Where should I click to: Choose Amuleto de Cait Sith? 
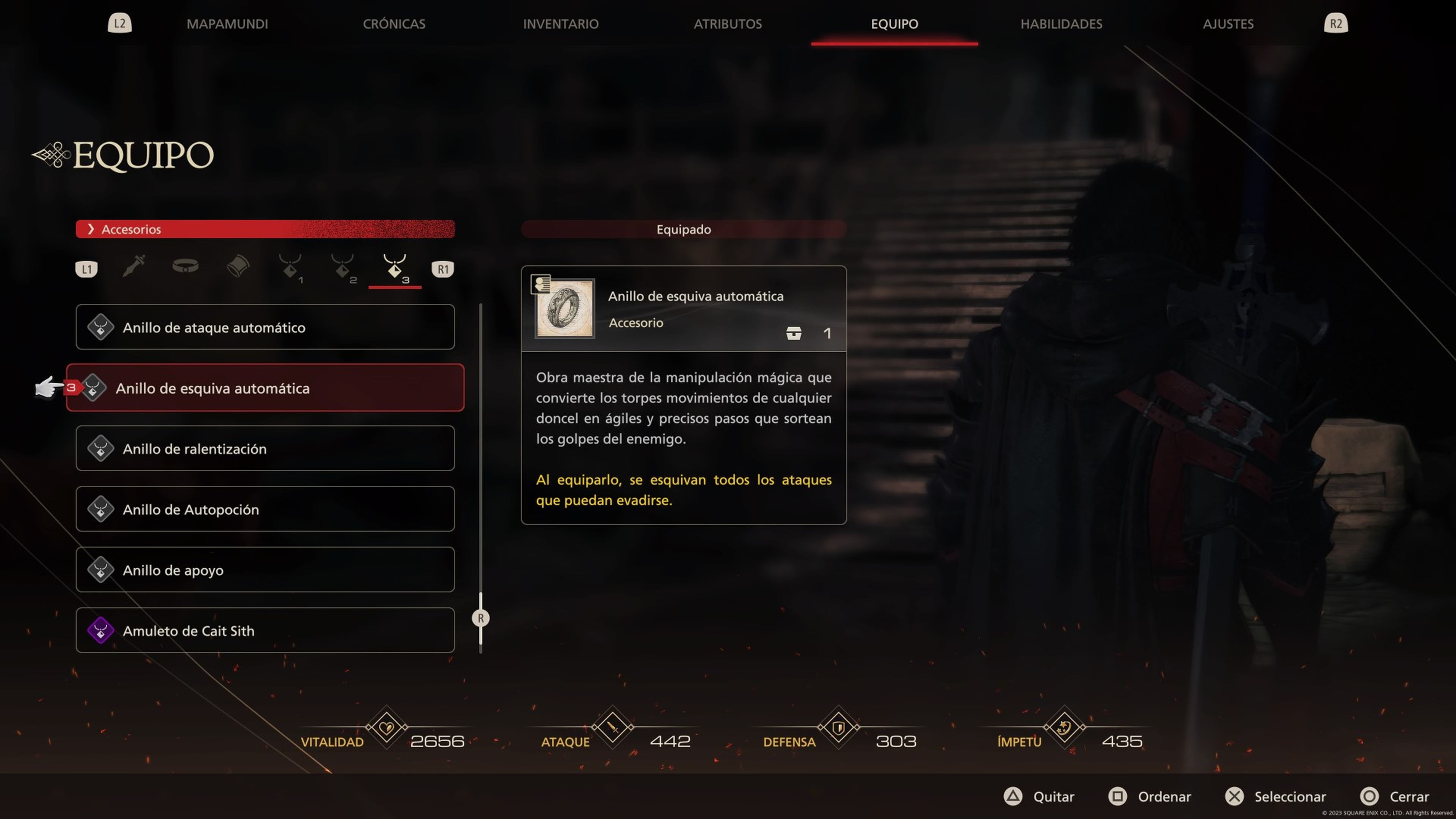[x=265, y=630]
